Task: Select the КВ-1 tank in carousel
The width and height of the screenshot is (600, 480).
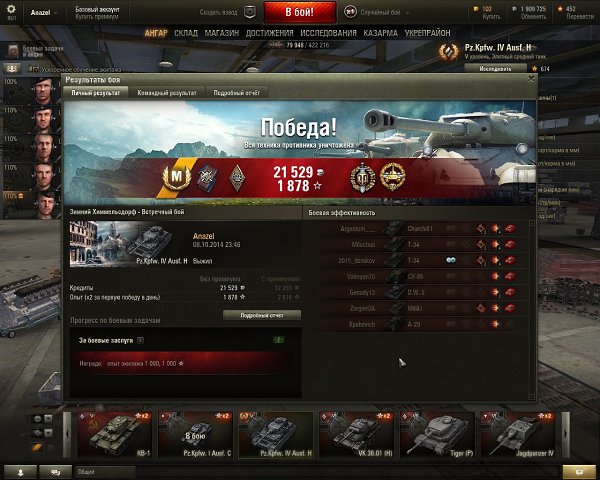Action: click(116, 432)
